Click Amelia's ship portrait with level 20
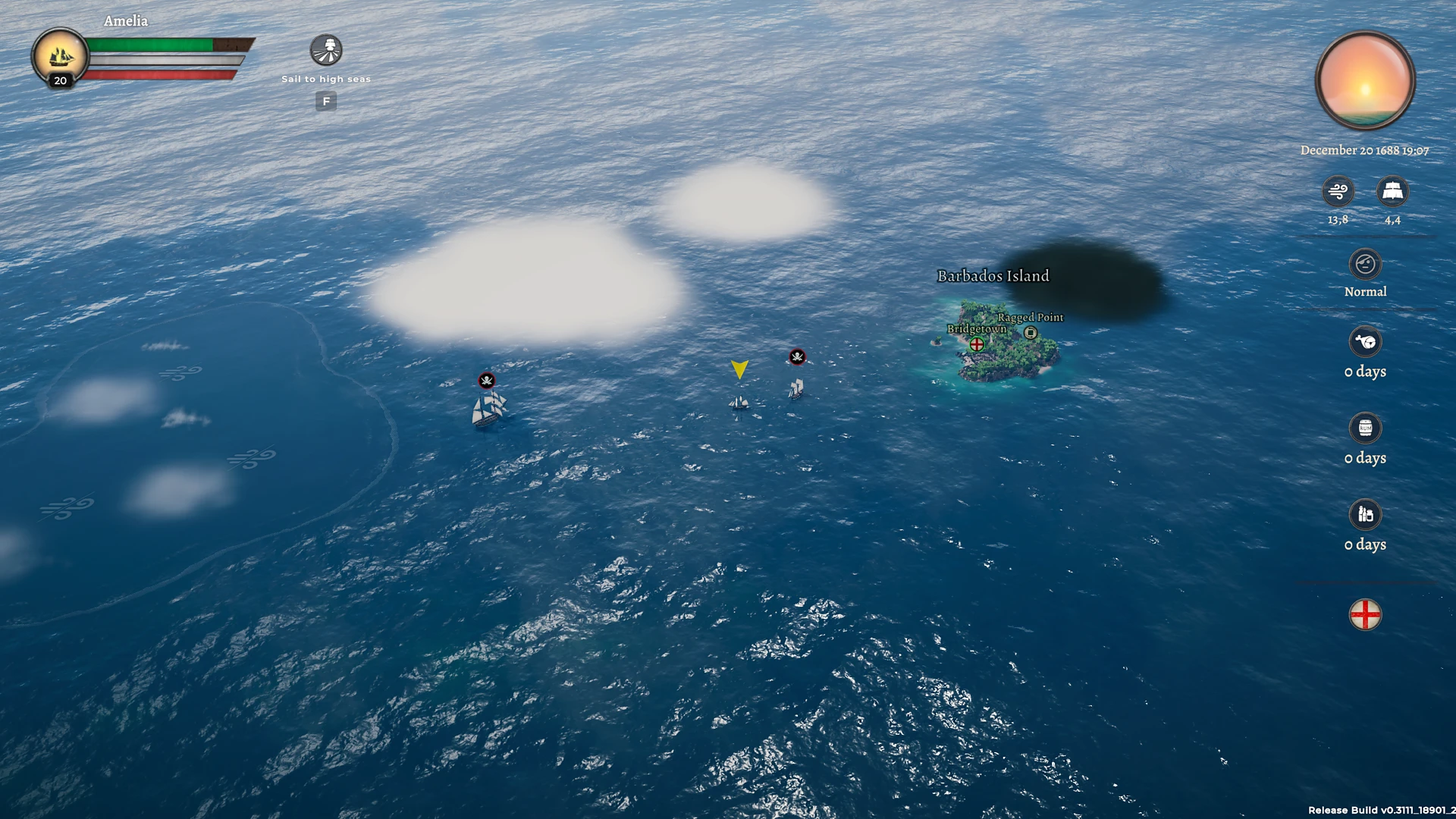1456x819 pixels. click(60, 54)
